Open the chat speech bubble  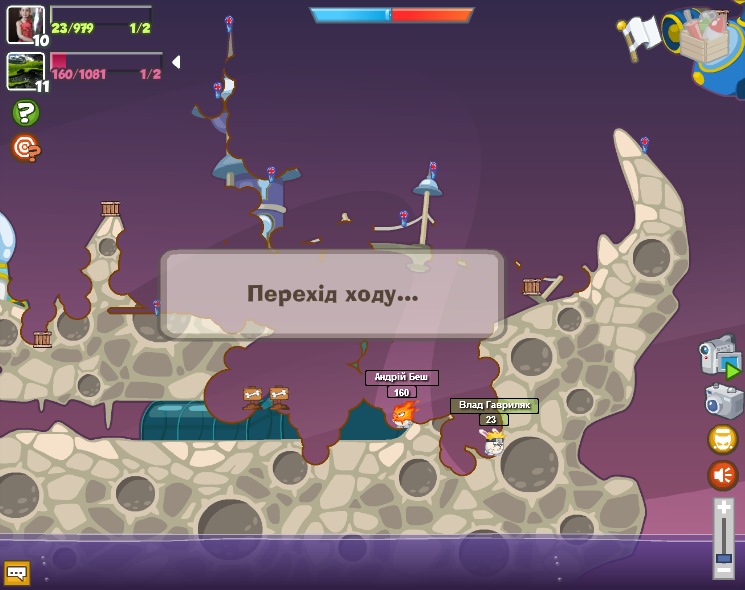tap(17, 573)
